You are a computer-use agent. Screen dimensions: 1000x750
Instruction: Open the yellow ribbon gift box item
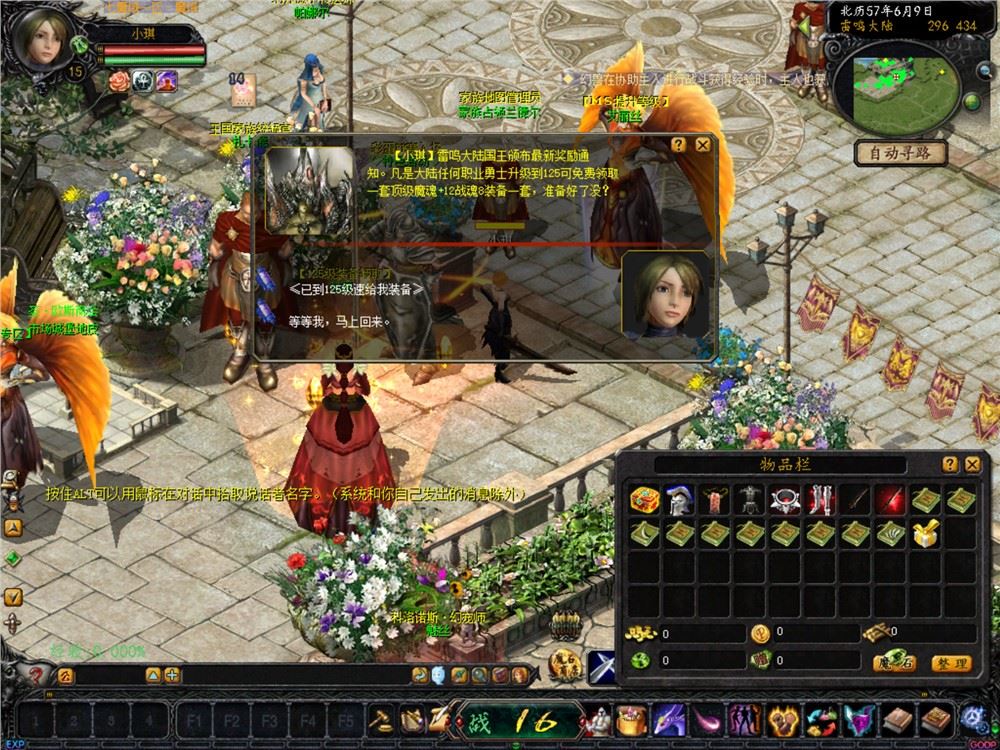[926, 534]
